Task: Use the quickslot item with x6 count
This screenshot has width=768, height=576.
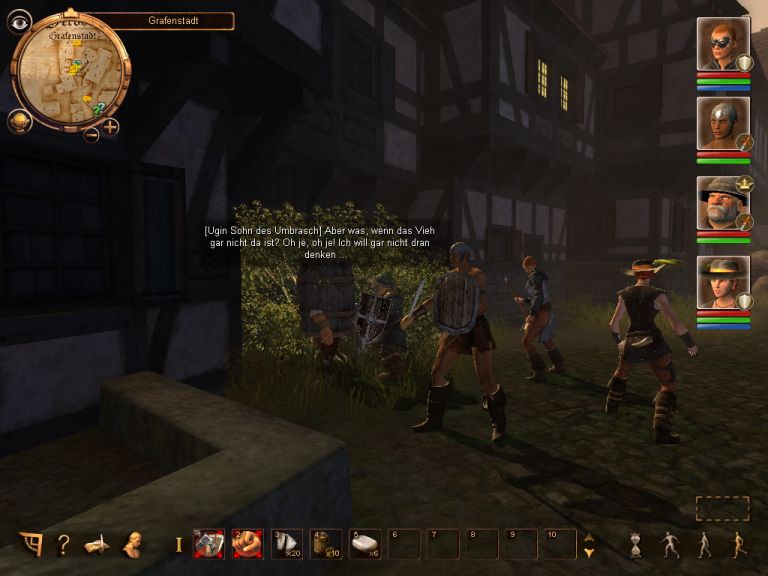Action: pos(364,544)
